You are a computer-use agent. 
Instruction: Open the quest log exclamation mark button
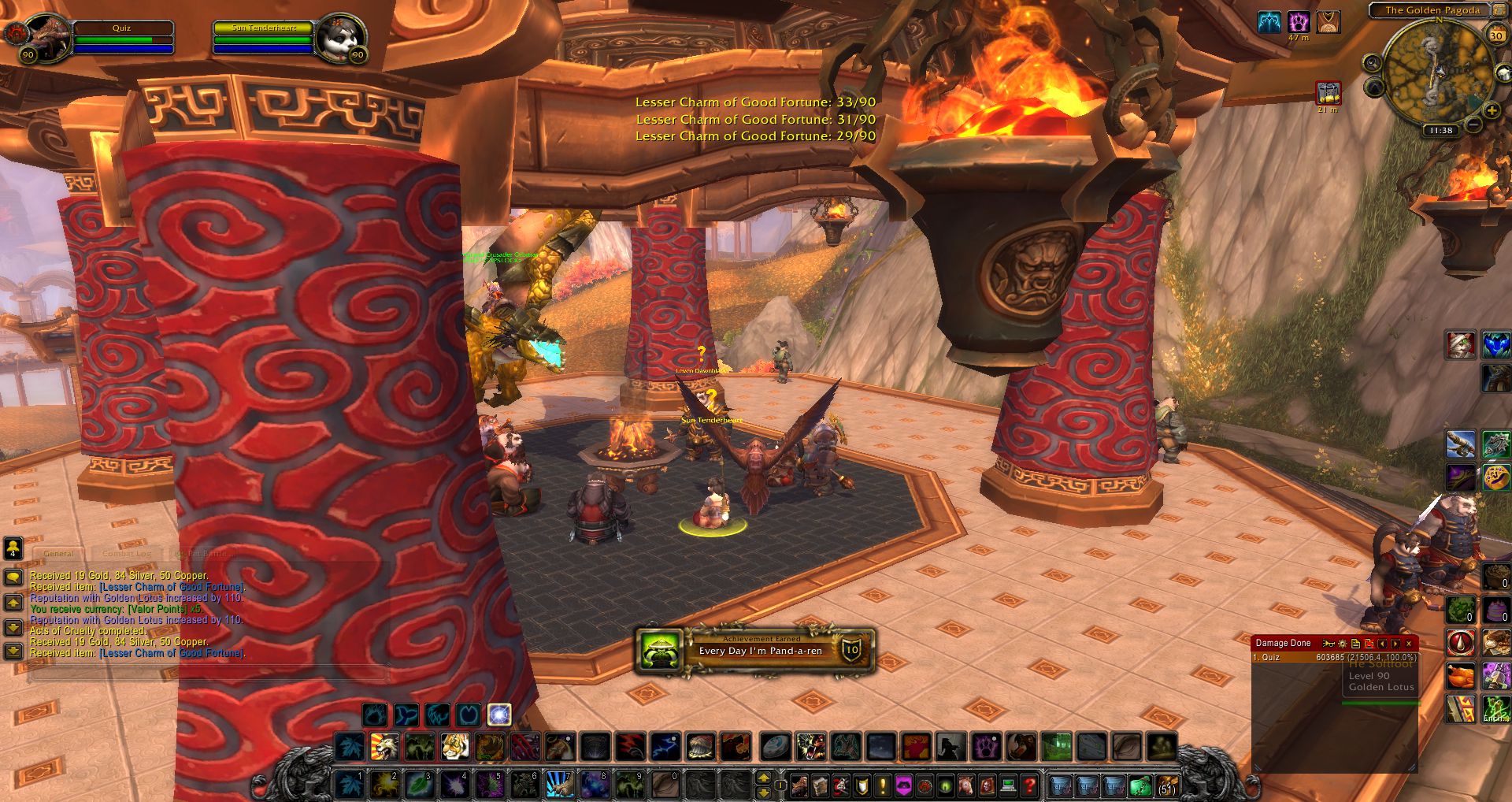pos(883,785)
